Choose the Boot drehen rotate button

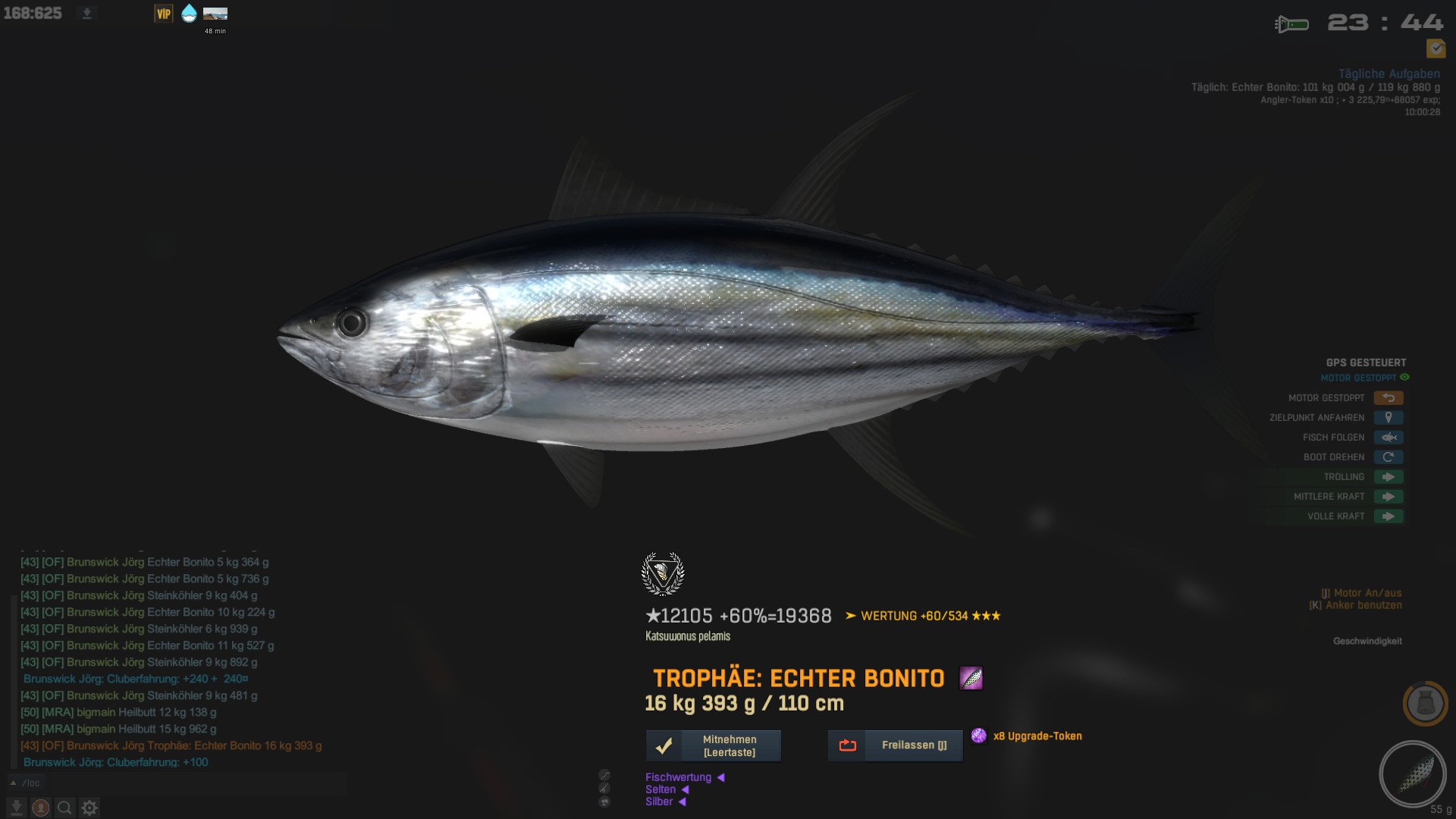tap(1388, 457)
